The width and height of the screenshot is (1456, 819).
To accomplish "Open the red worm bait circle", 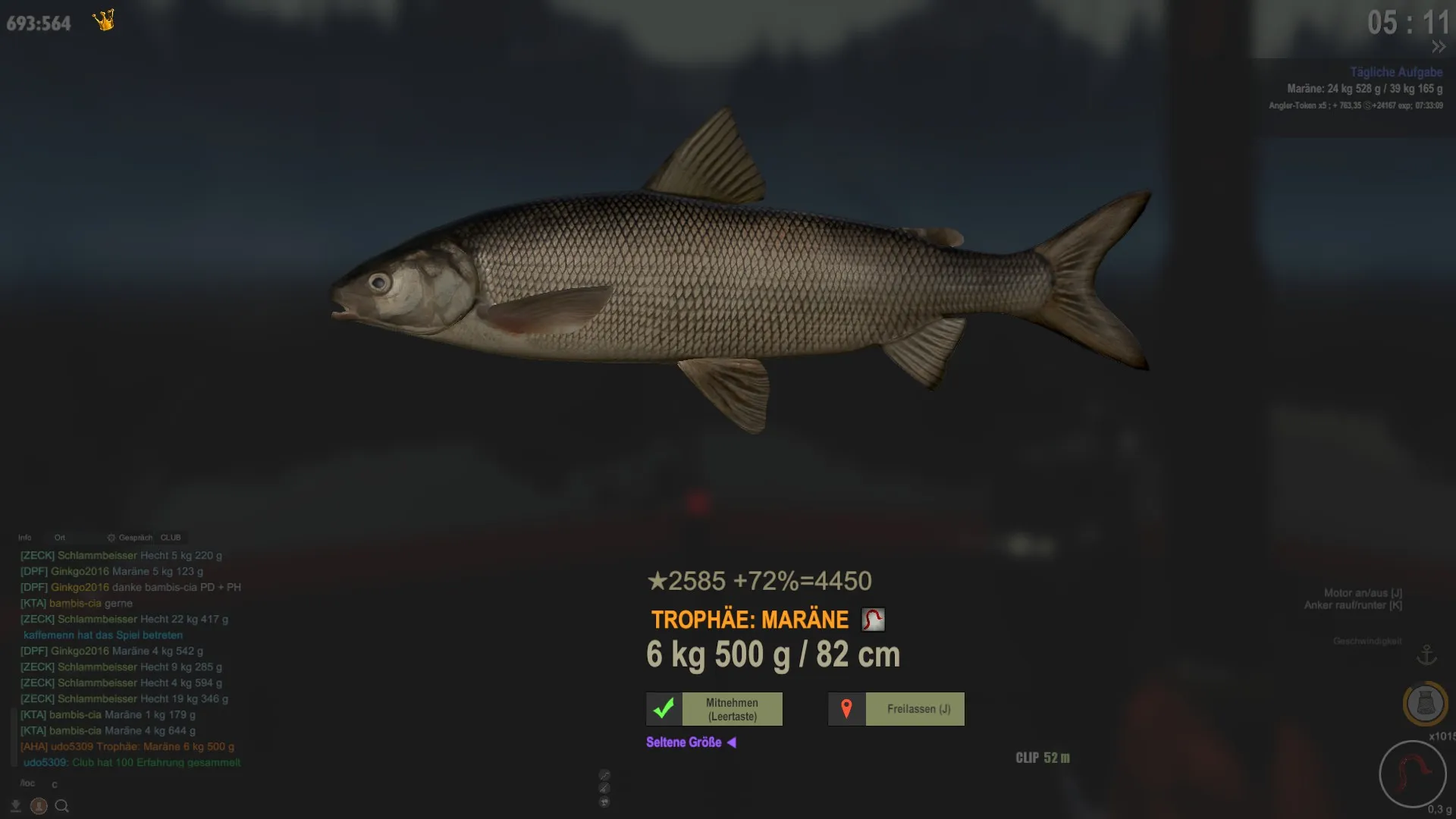I will pos(1412,774).
